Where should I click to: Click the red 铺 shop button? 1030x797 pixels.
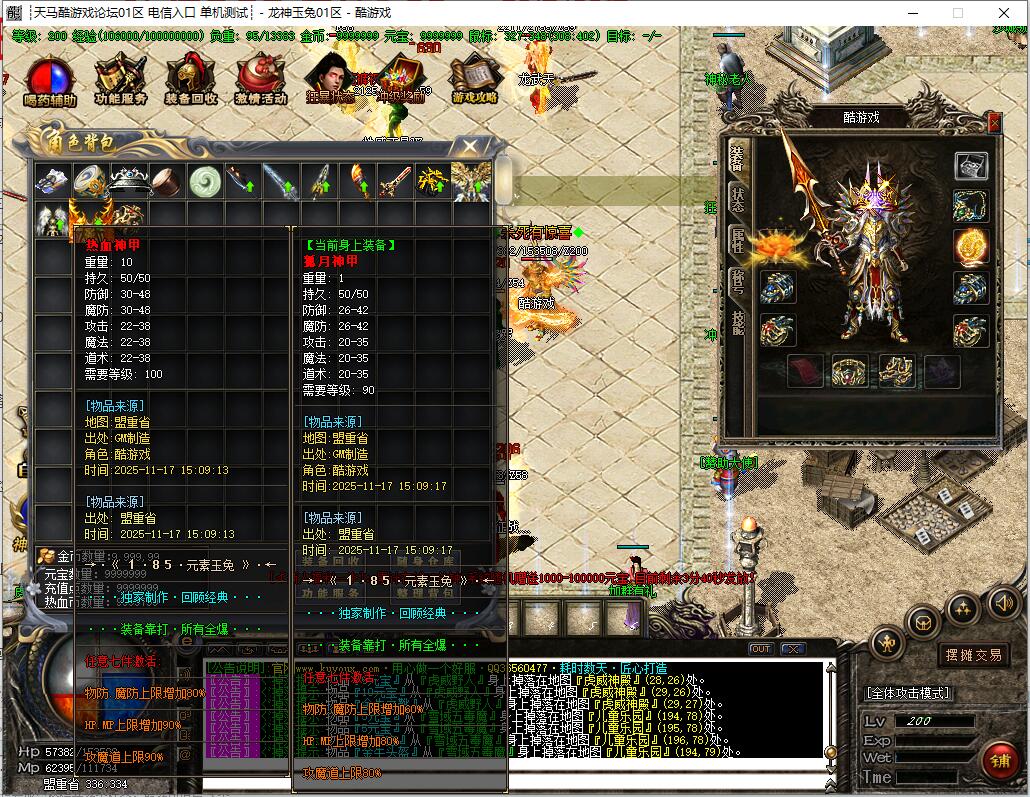pos(999,761)
